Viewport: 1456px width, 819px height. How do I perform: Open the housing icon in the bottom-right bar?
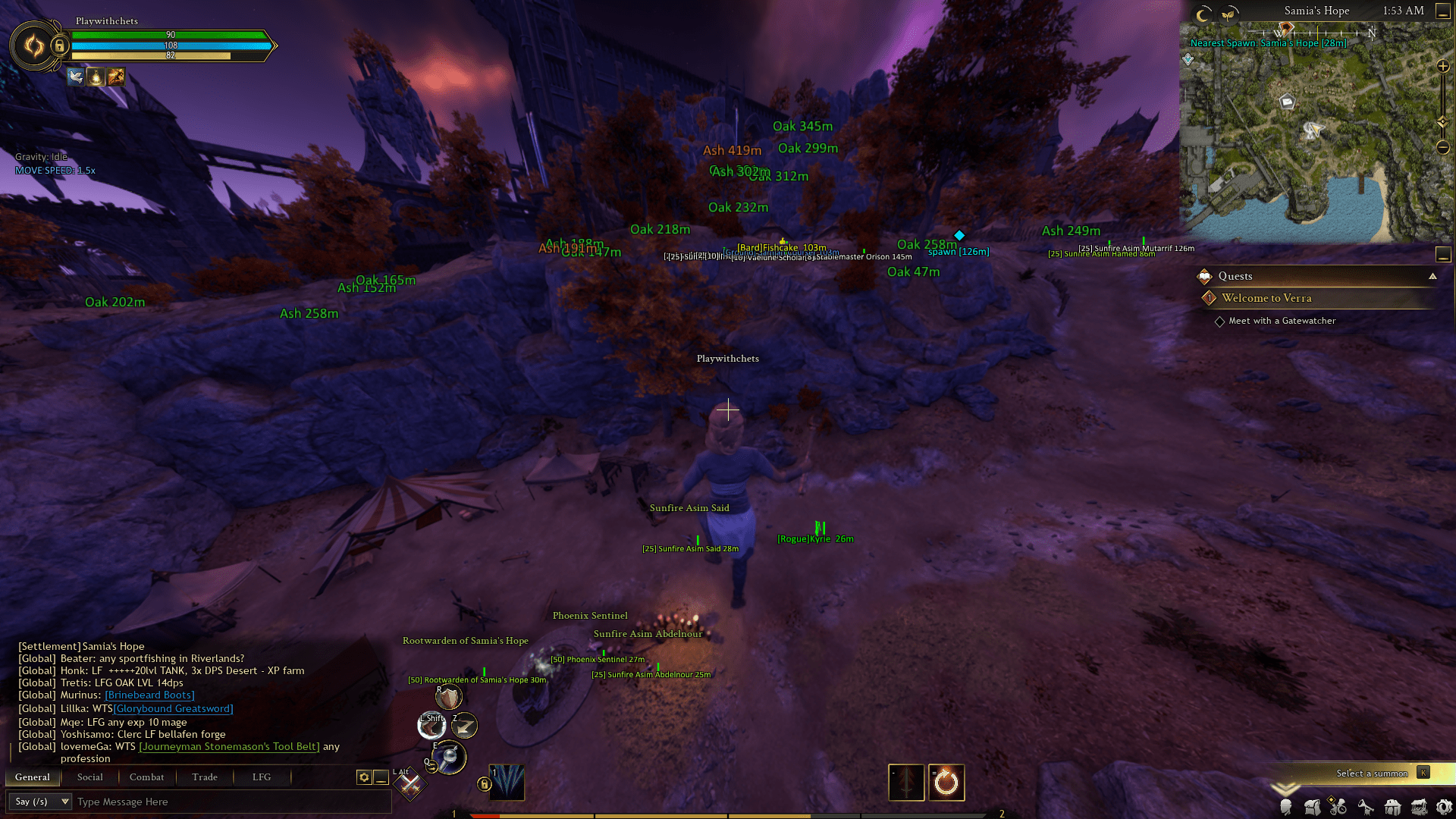[x=1392, y=808]
